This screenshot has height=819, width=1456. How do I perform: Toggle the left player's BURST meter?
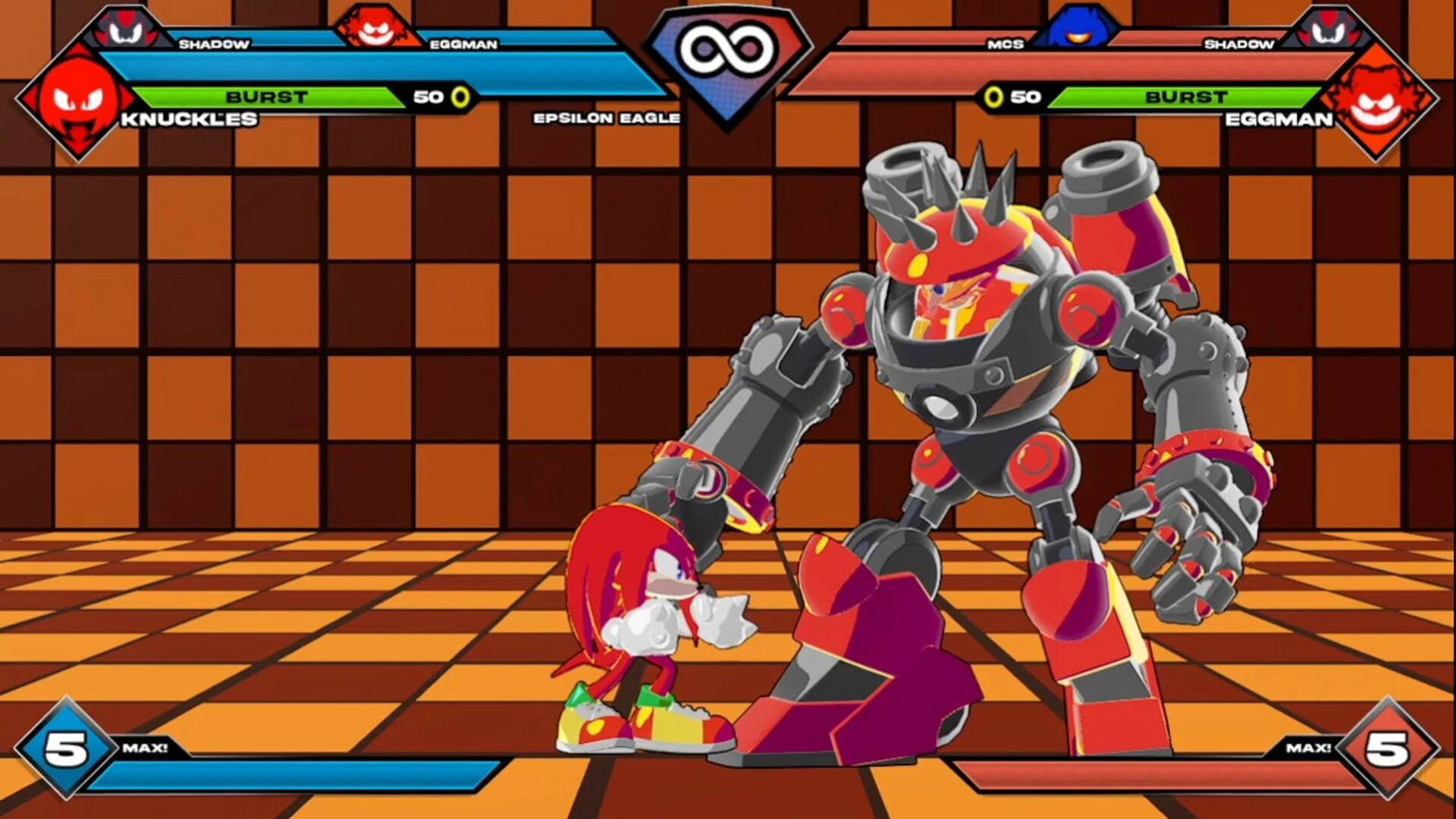[265, 96]
